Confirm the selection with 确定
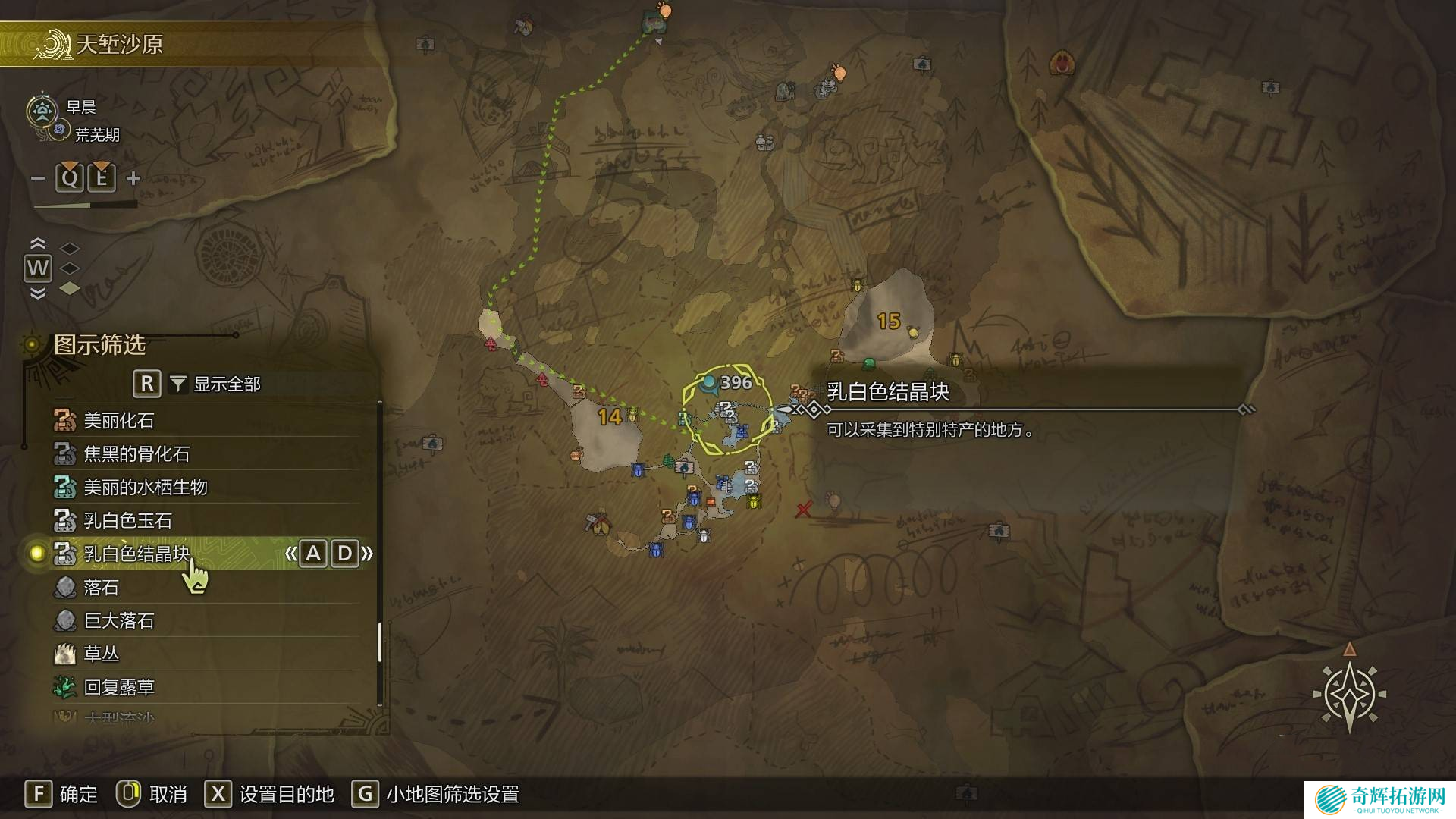Viewport: 1456px width, 819px height. point(62,794)
